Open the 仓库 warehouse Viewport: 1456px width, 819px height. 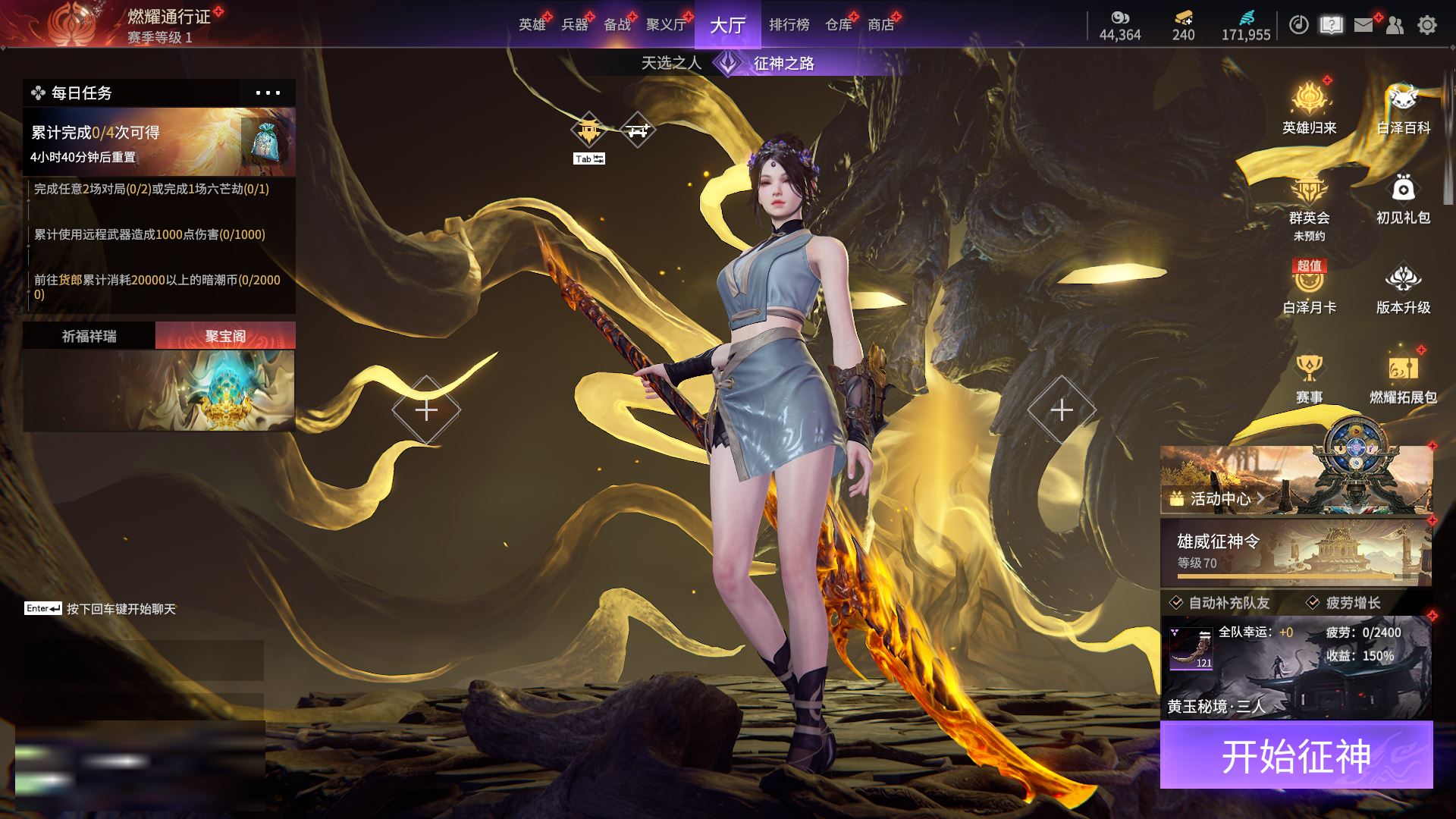838,25
